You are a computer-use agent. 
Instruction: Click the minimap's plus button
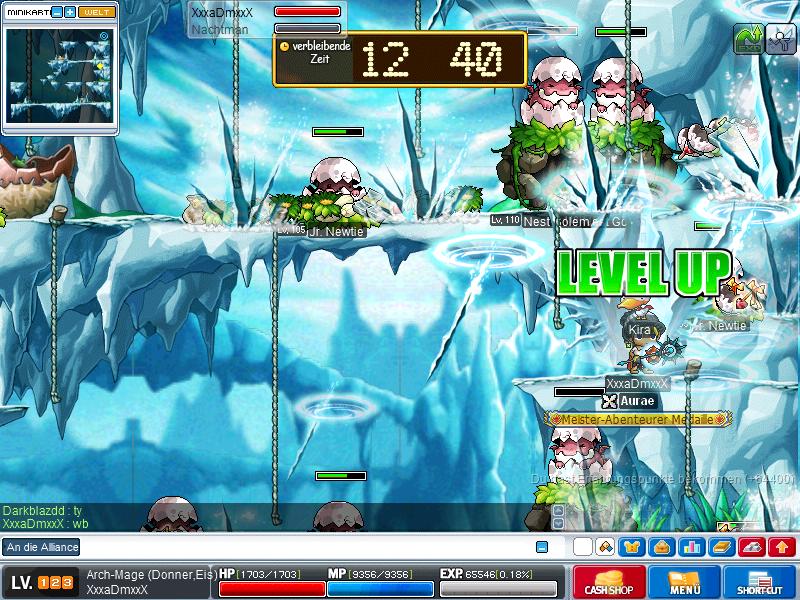70,12
